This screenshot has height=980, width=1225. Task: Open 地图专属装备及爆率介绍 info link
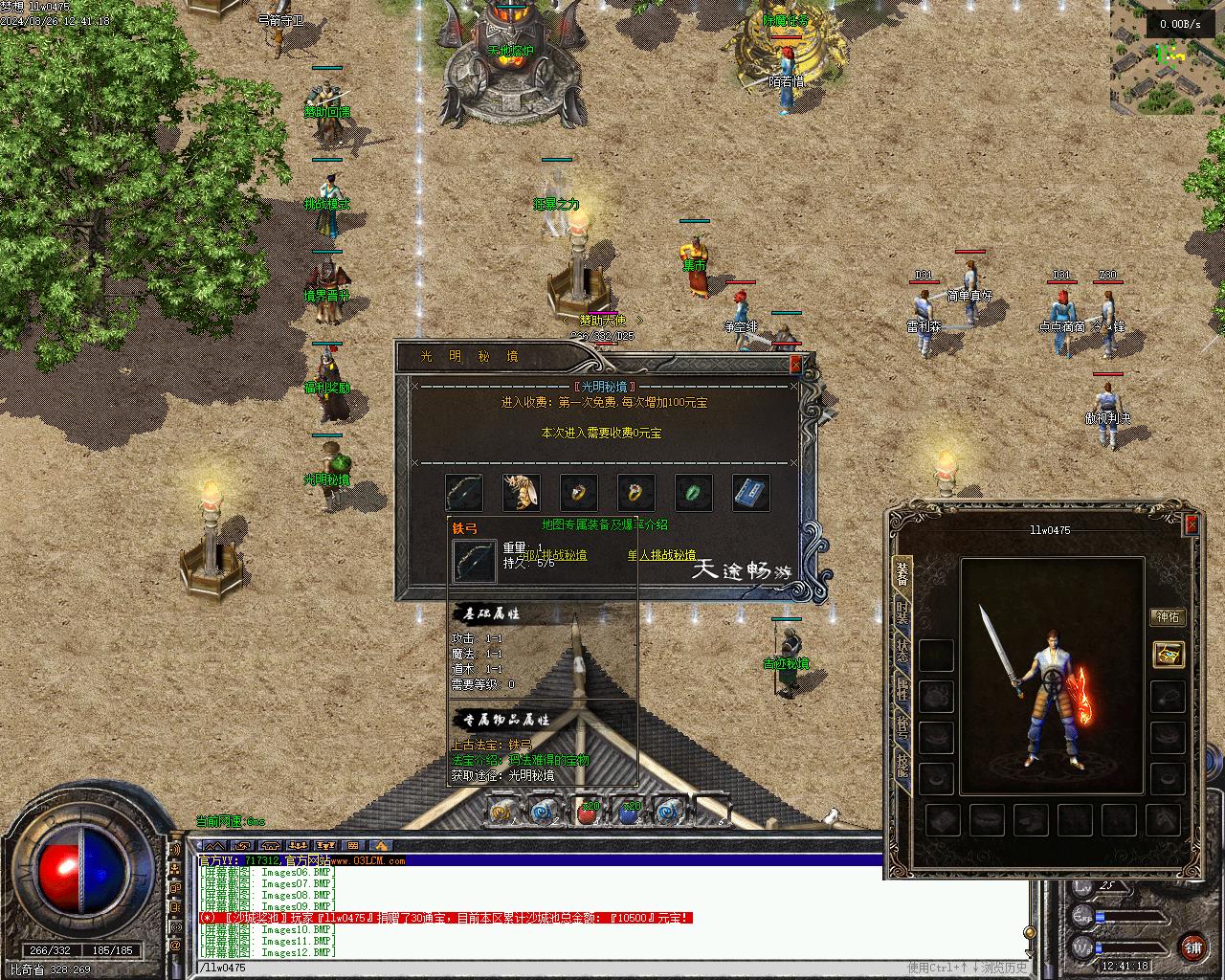605,524
